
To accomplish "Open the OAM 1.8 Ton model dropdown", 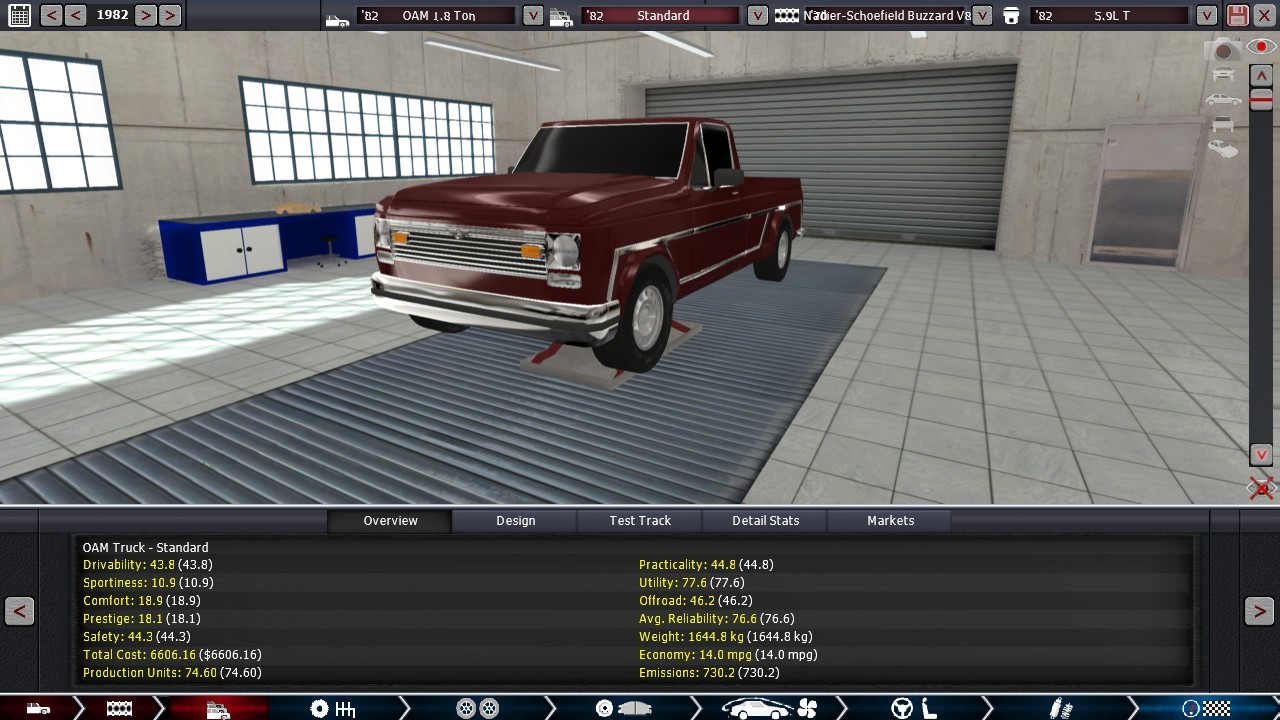I will 533,15.
